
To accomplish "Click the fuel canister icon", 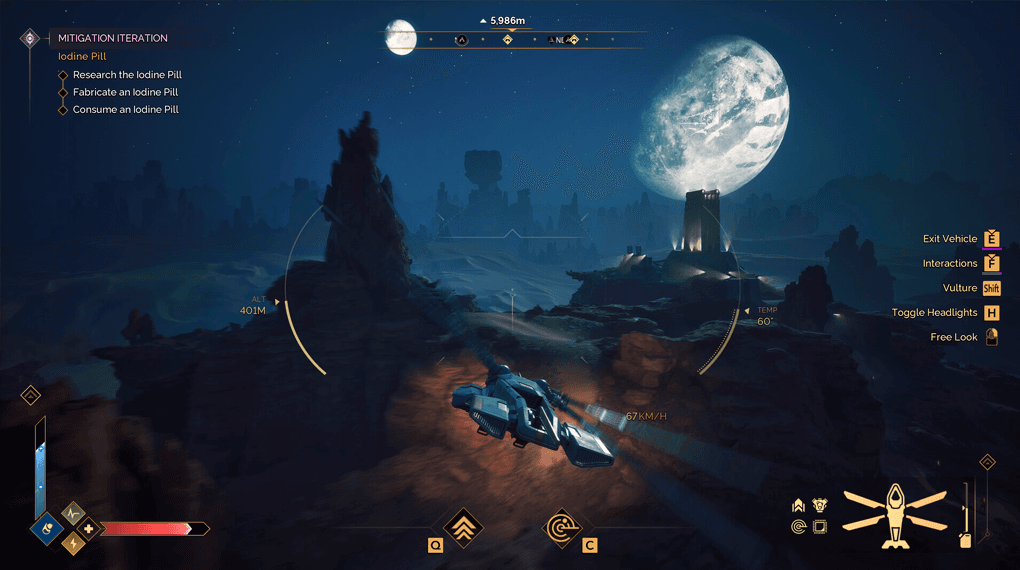I will pyautogui.click(x=965, y=539).
